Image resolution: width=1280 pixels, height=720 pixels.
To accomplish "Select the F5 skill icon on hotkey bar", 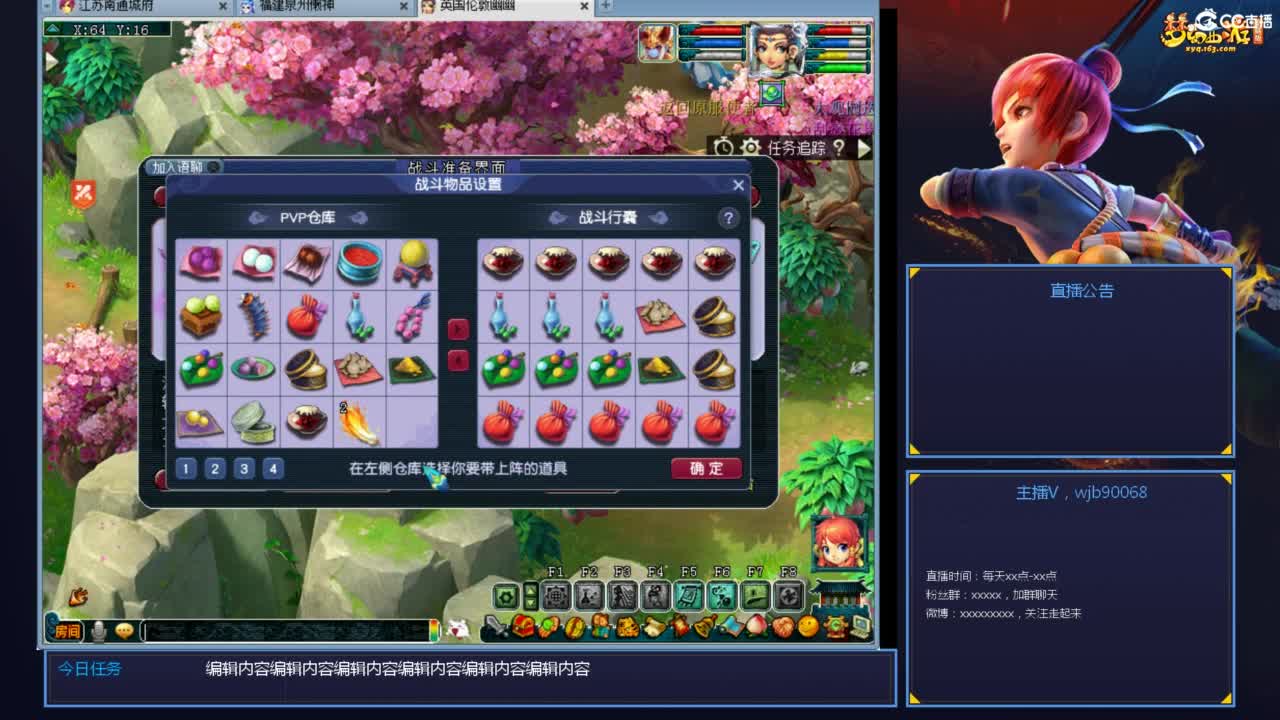I will (688, 594).
